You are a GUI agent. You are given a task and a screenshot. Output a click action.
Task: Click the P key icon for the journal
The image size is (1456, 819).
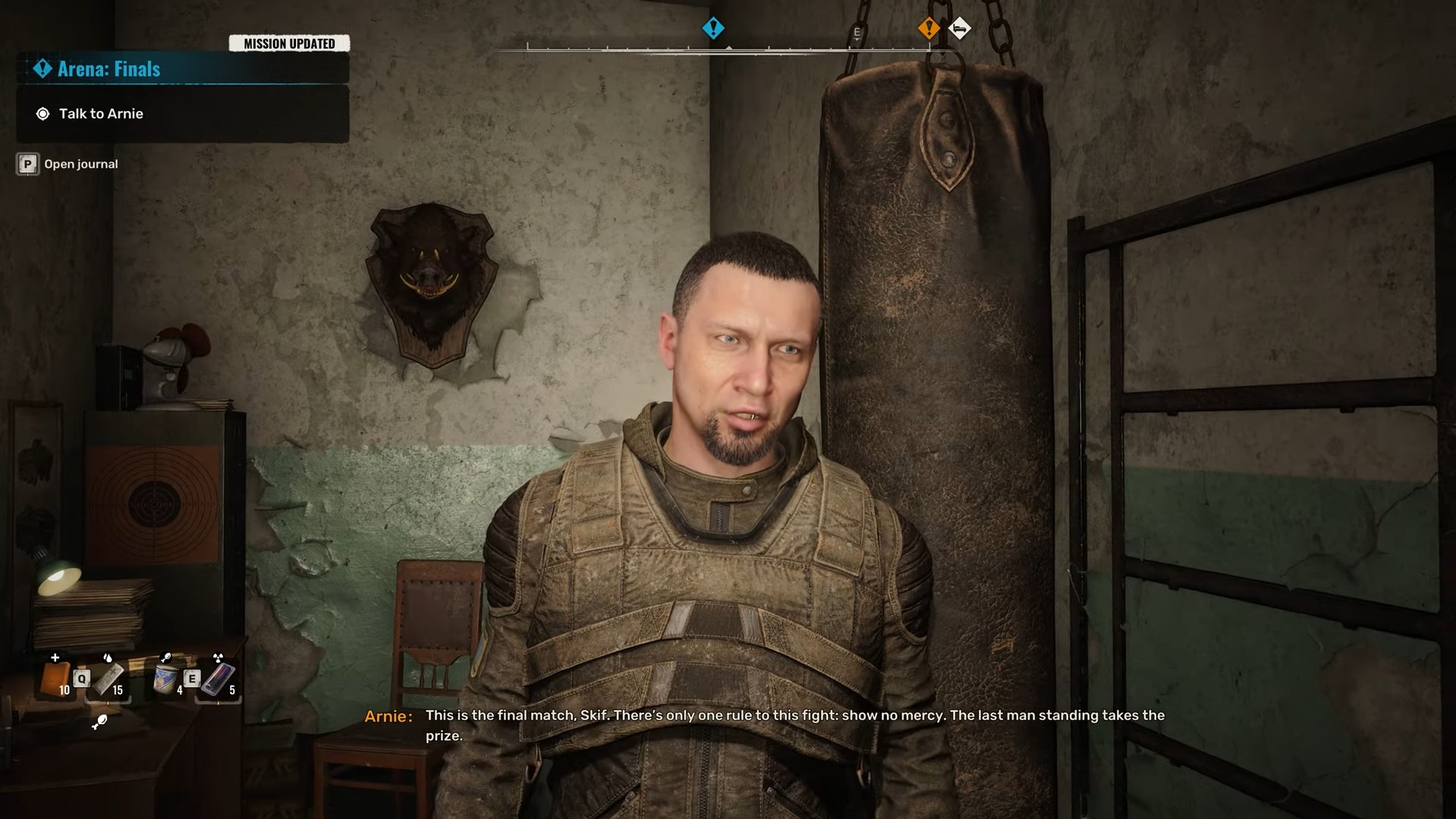[x=27, y=163]
